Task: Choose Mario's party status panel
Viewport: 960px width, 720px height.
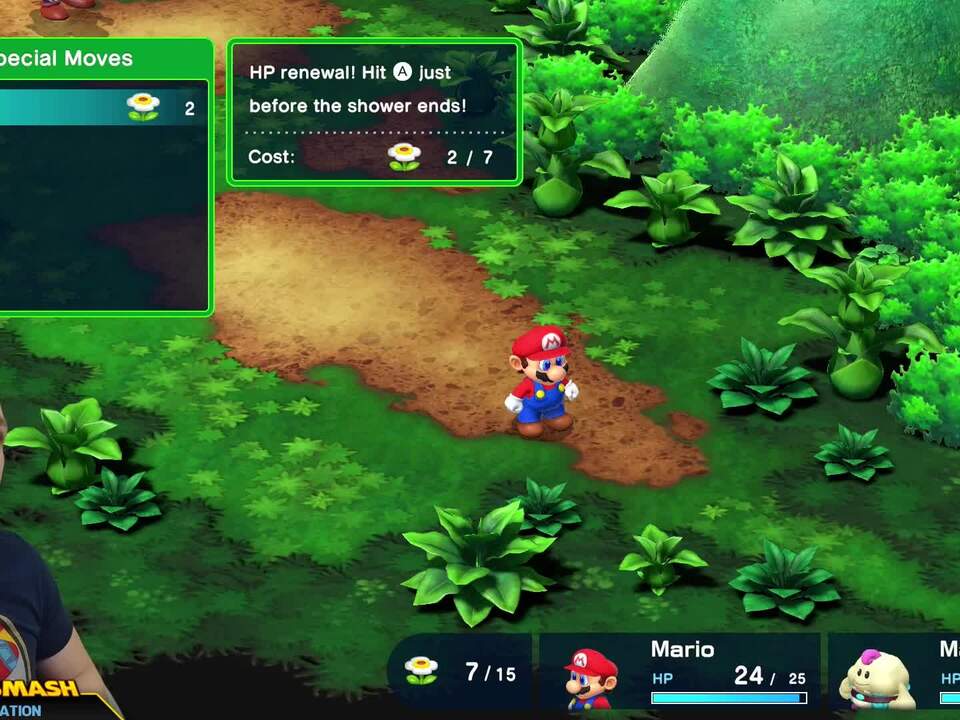Action: coord(680,672)
